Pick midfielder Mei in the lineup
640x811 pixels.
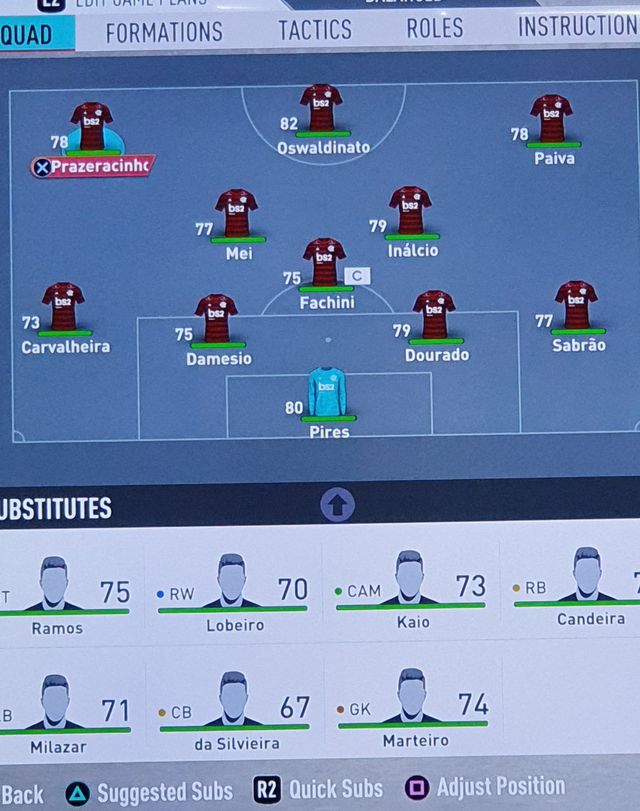click(237, 215)
